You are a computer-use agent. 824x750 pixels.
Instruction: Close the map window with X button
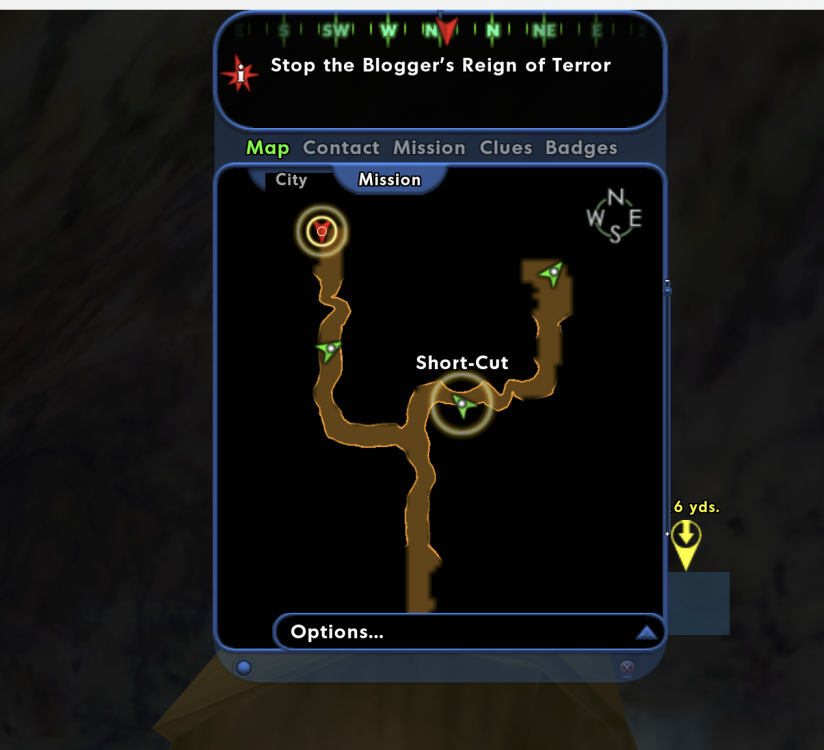(x=627, y=668)
